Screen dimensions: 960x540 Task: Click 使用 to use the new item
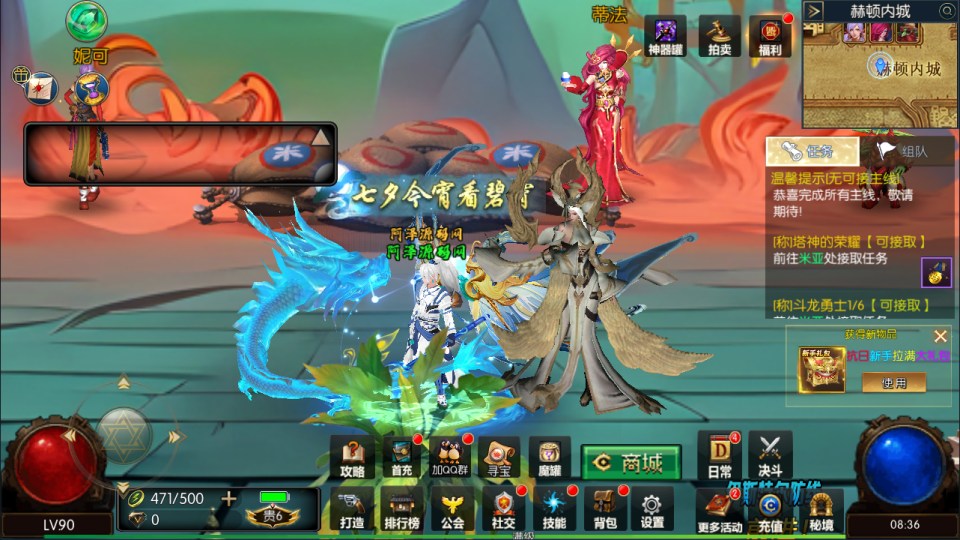coord(893,382)
